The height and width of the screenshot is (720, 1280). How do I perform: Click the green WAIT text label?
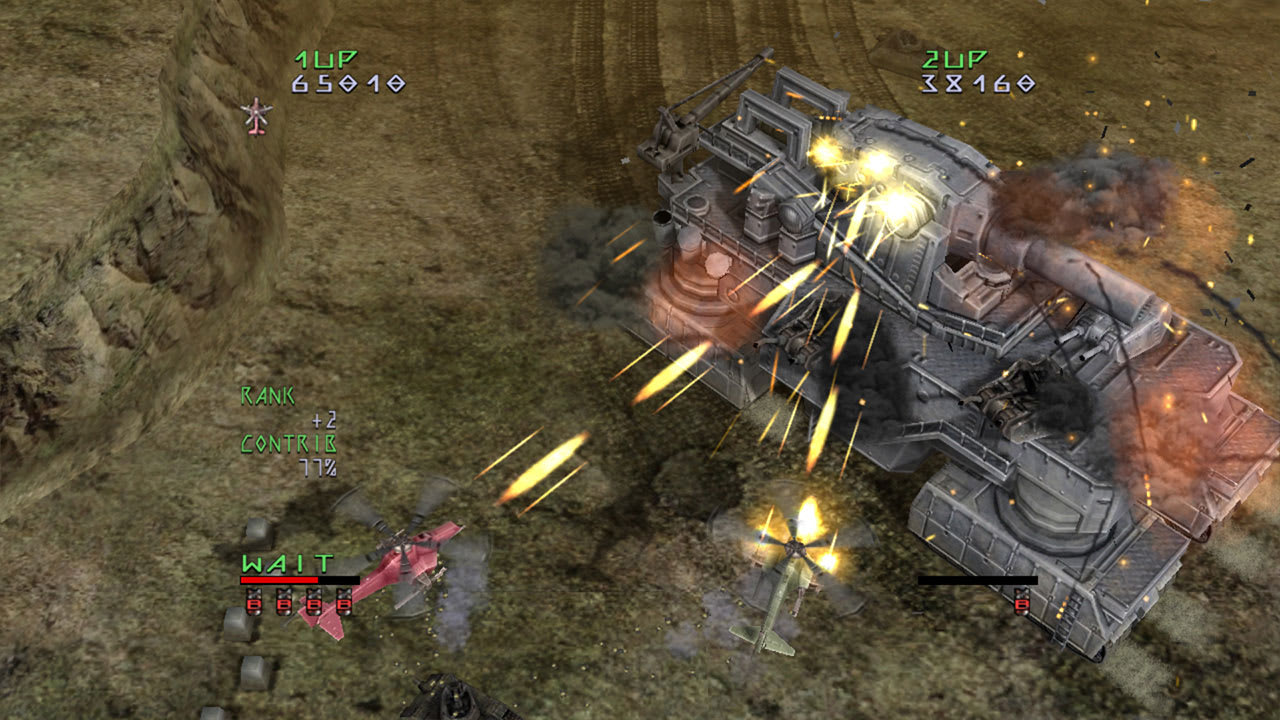click(x=285, y=563)
